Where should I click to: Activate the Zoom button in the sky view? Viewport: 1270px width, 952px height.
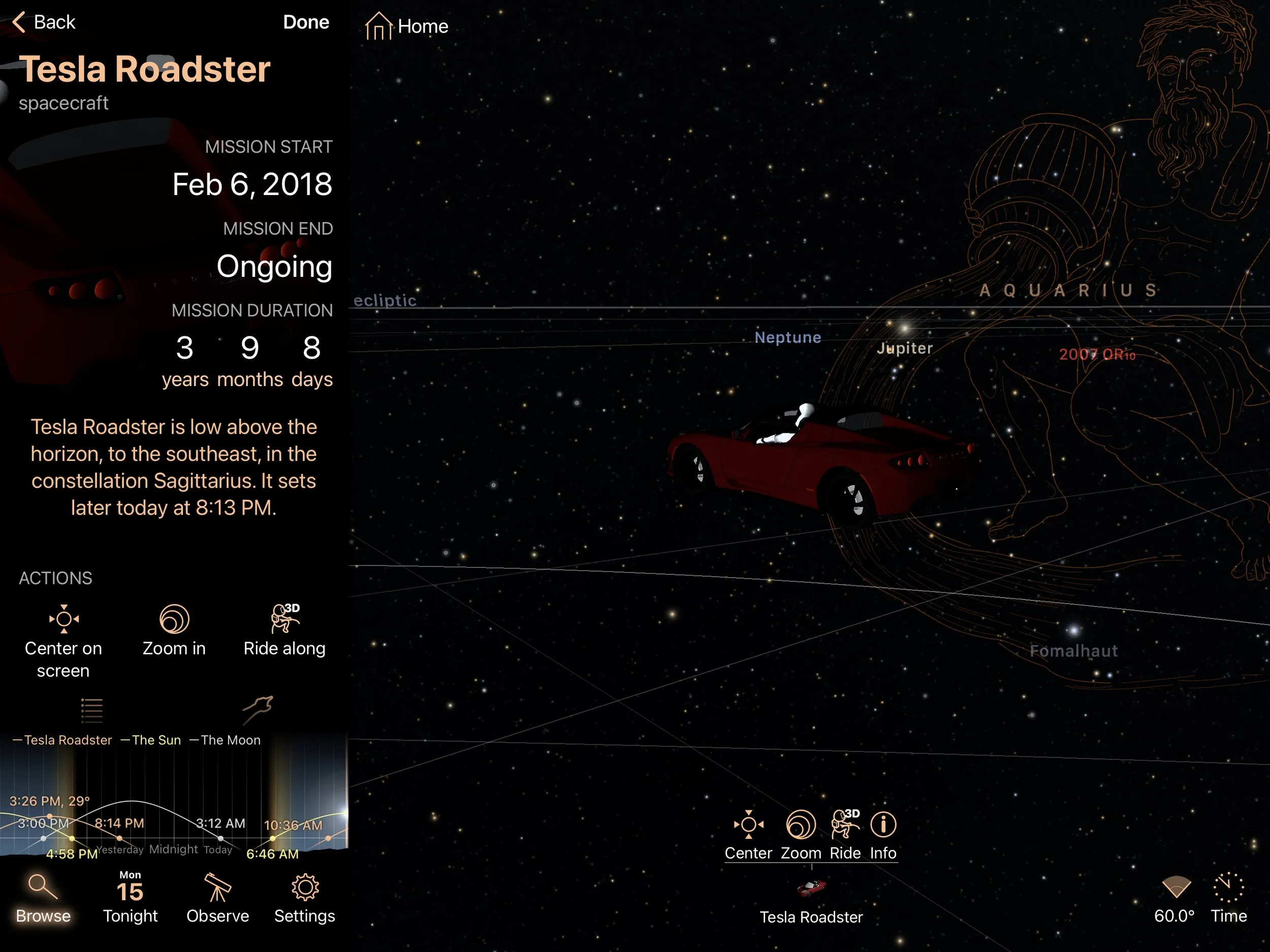coord(801,835)
